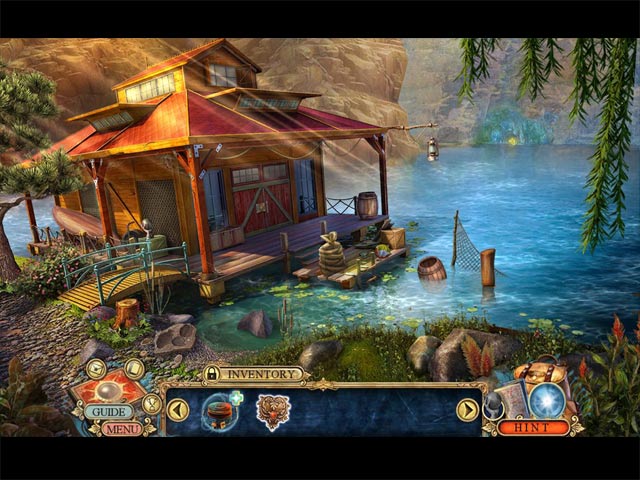Viewport: 640px width, 480px height.
Task: Open the Guide
Action: tap(107, 411)
